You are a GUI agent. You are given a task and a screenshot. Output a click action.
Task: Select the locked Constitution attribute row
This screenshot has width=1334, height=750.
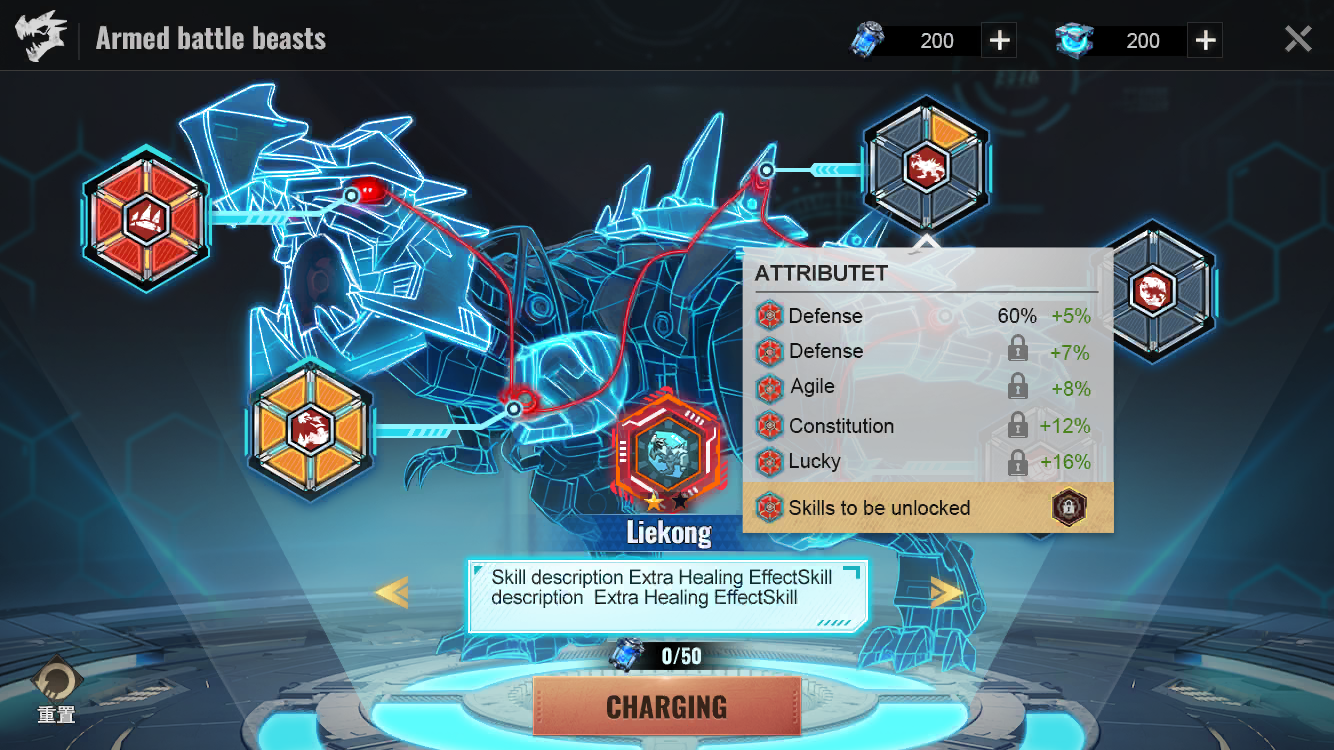click(927, 426)
